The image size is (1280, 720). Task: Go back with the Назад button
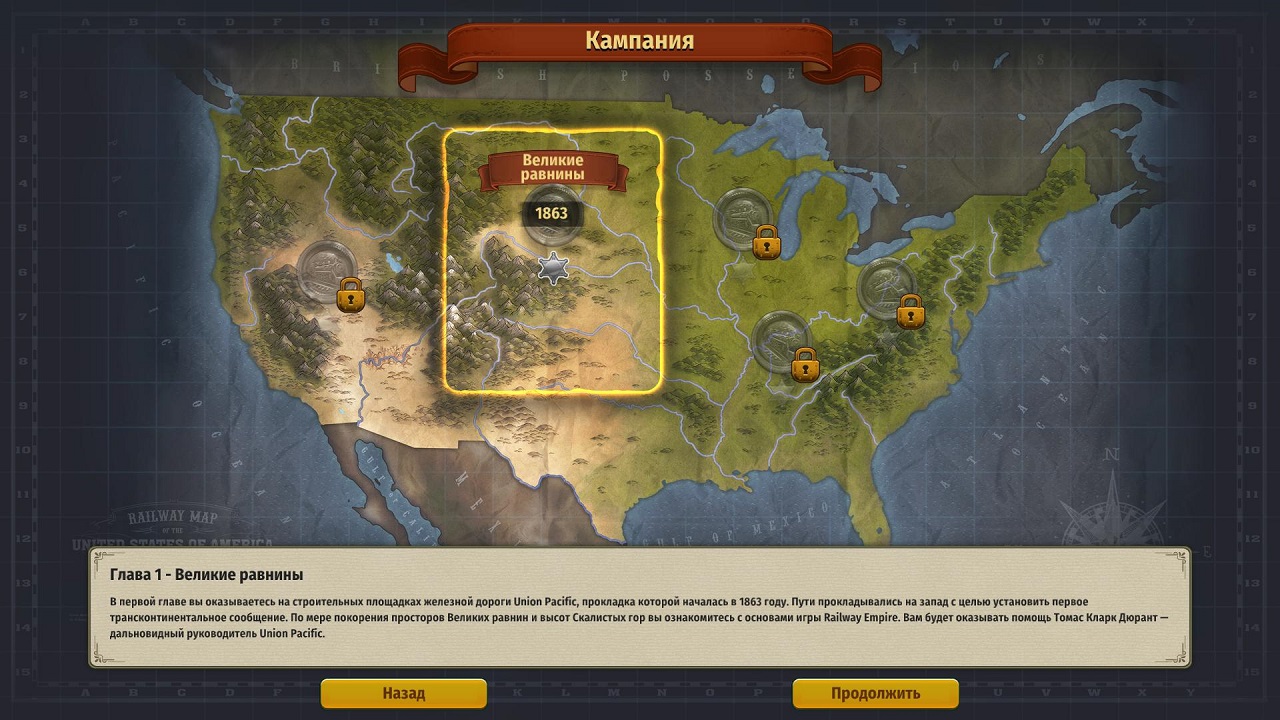(403, 693)
